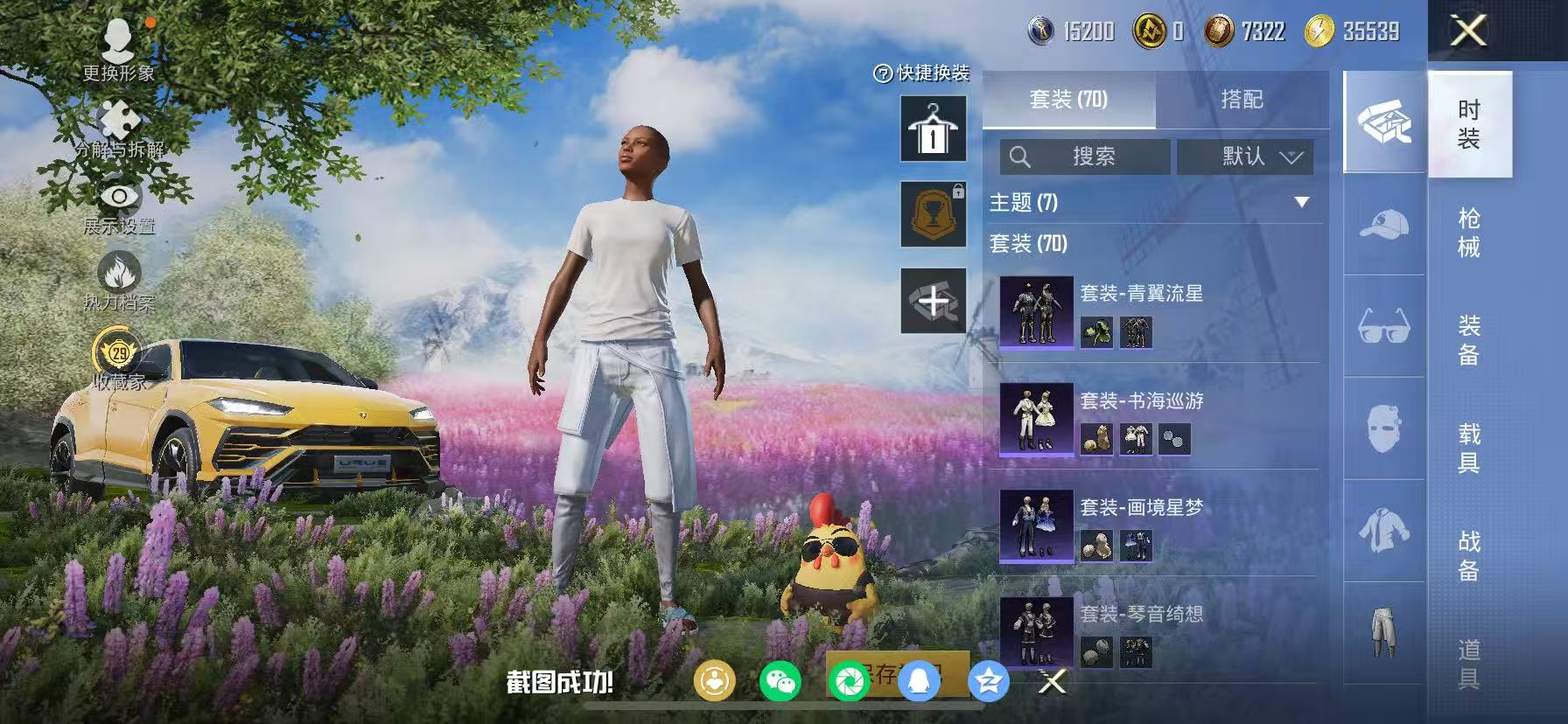Click the trophy achievement icon
The image size is (1568, 724).
click(x=933, y=215)
